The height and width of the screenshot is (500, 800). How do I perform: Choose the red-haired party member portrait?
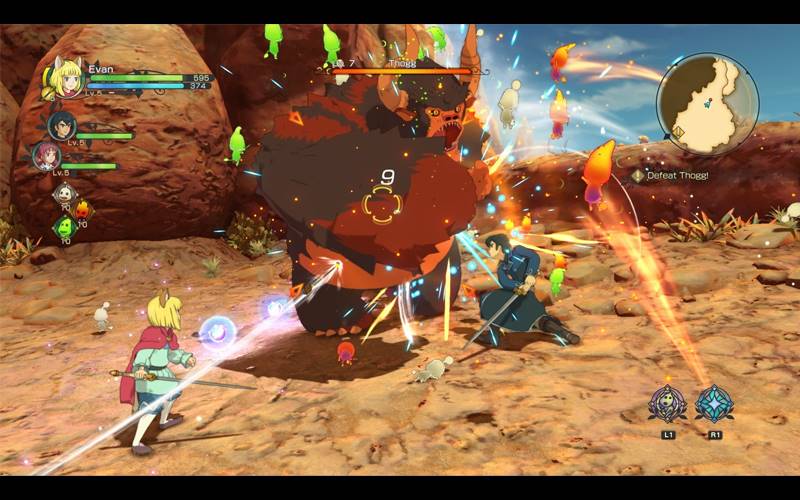pos(48,157)
